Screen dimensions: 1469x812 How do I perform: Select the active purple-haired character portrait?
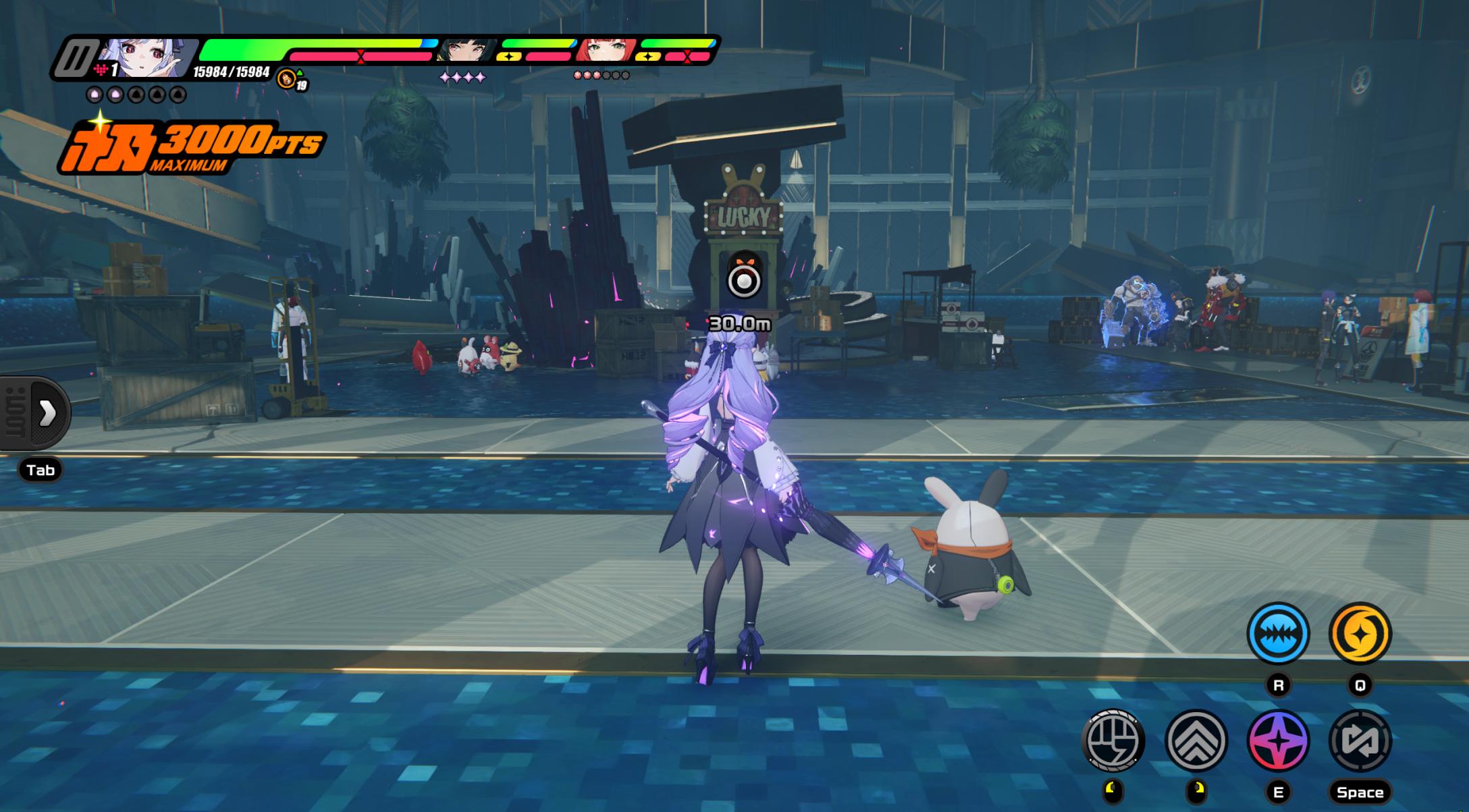point(147,58)
